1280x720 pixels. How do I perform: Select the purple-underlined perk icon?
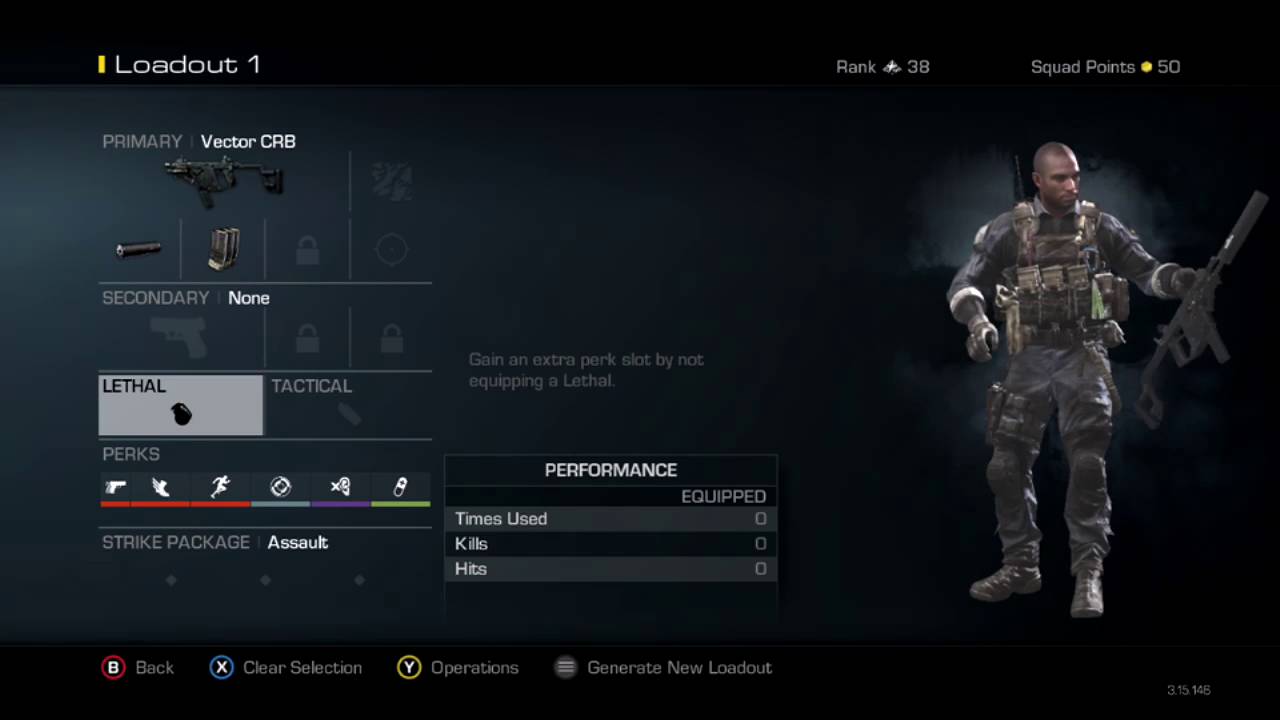pos(340,487)
